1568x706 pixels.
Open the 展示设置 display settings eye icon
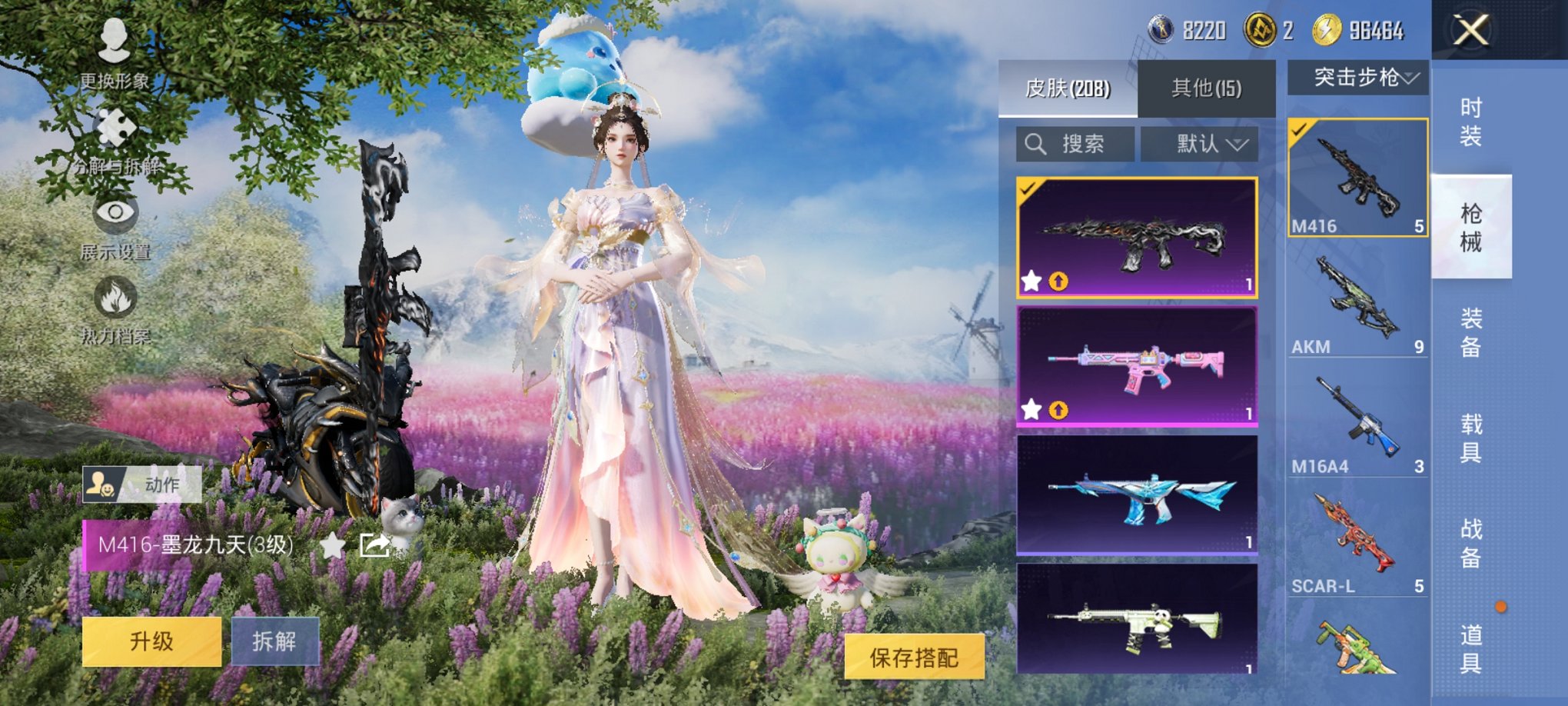(114, 215)
